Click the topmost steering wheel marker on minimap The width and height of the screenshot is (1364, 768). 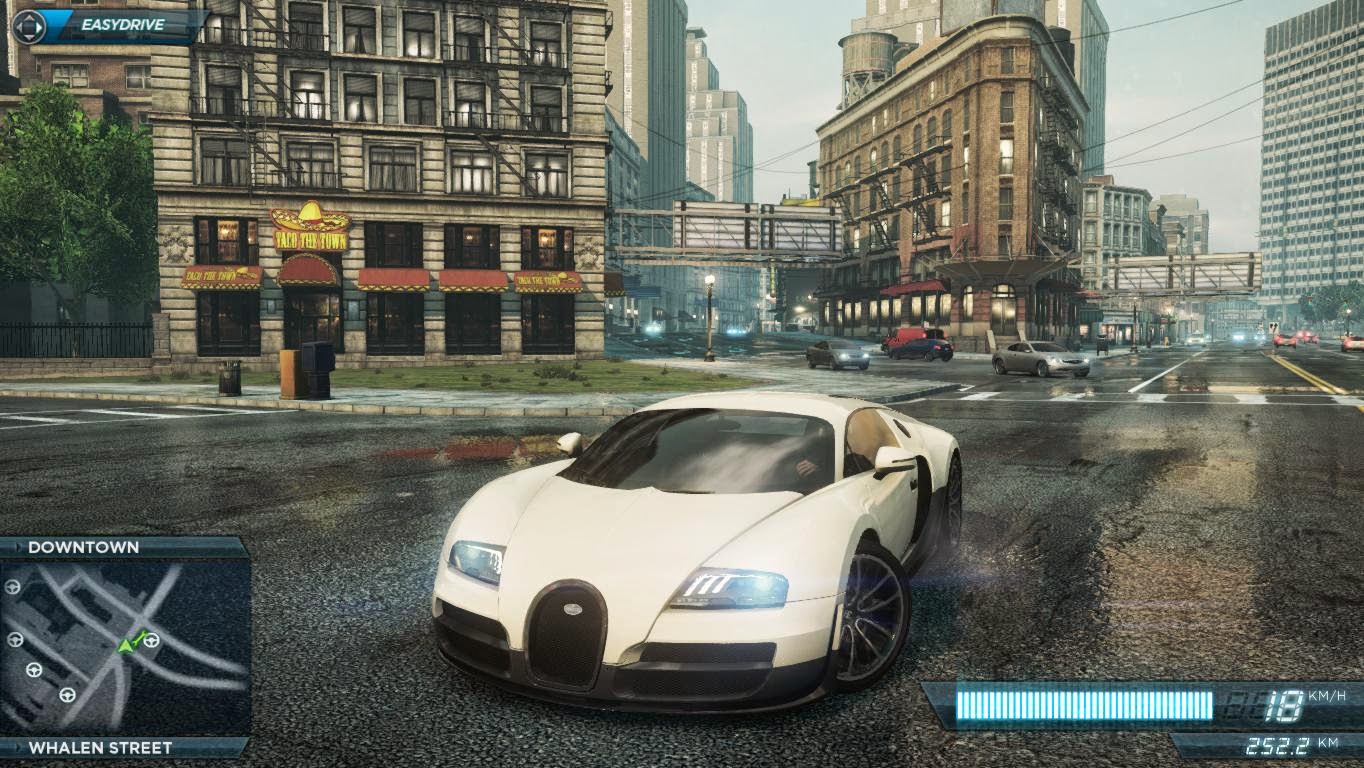coord(11,587)
